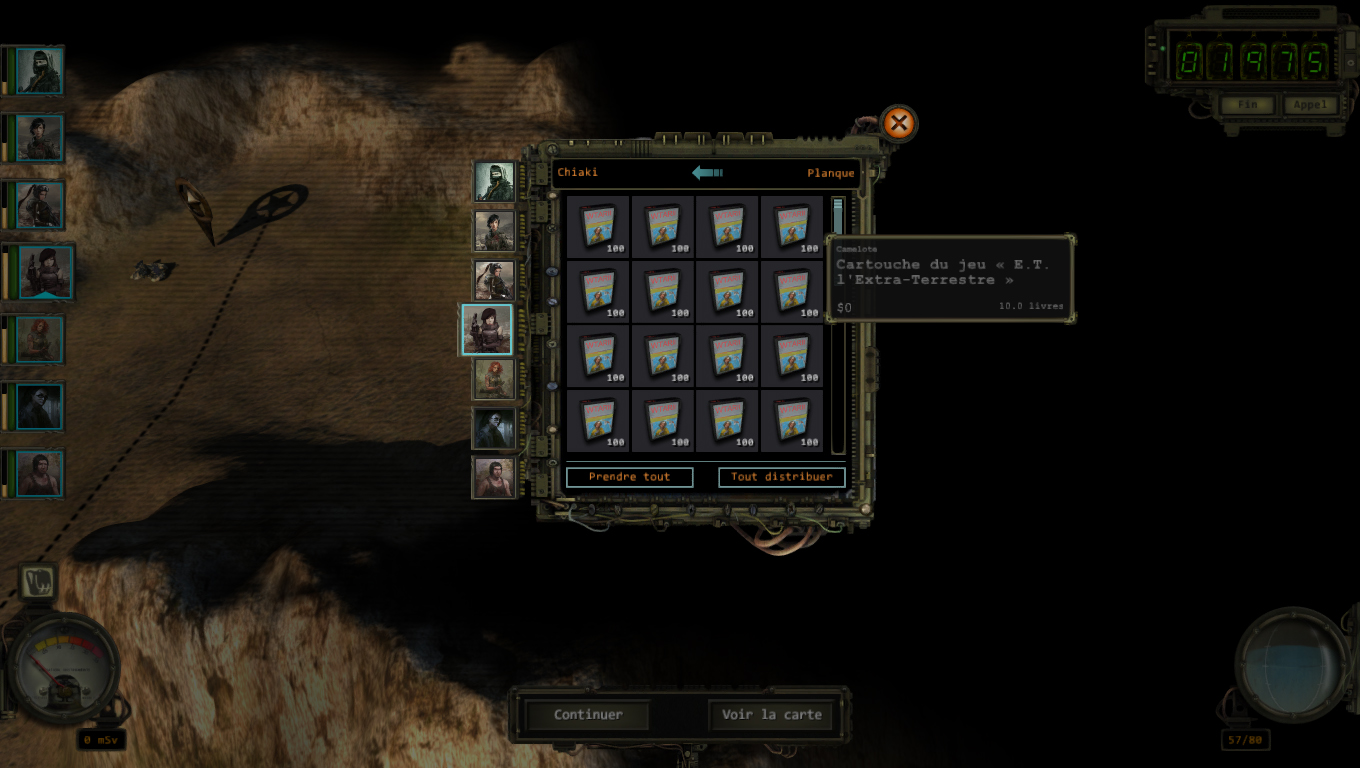Open the map with Voir la carte

771,715
